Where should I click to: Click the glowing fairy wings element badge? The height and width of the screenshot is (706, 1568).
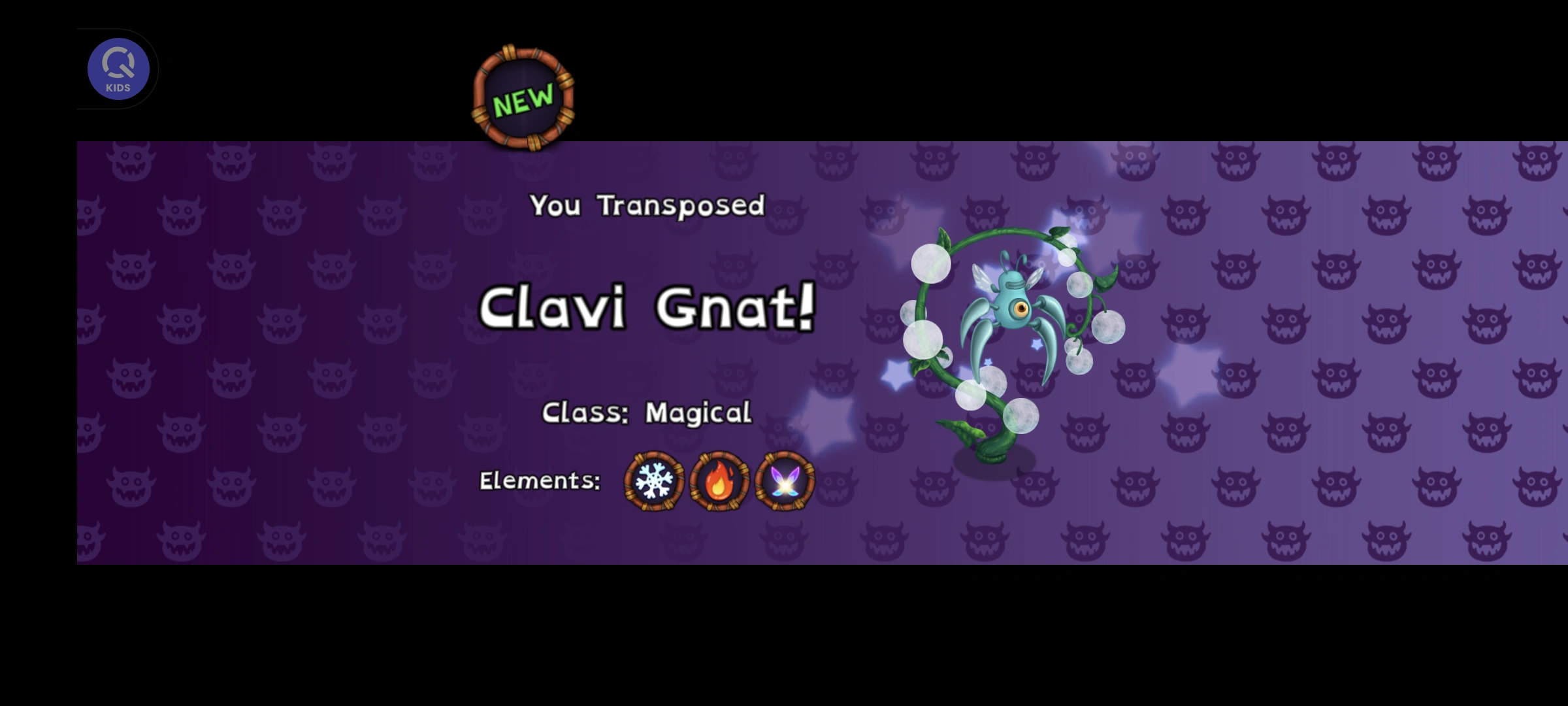(x=784, y=480)
